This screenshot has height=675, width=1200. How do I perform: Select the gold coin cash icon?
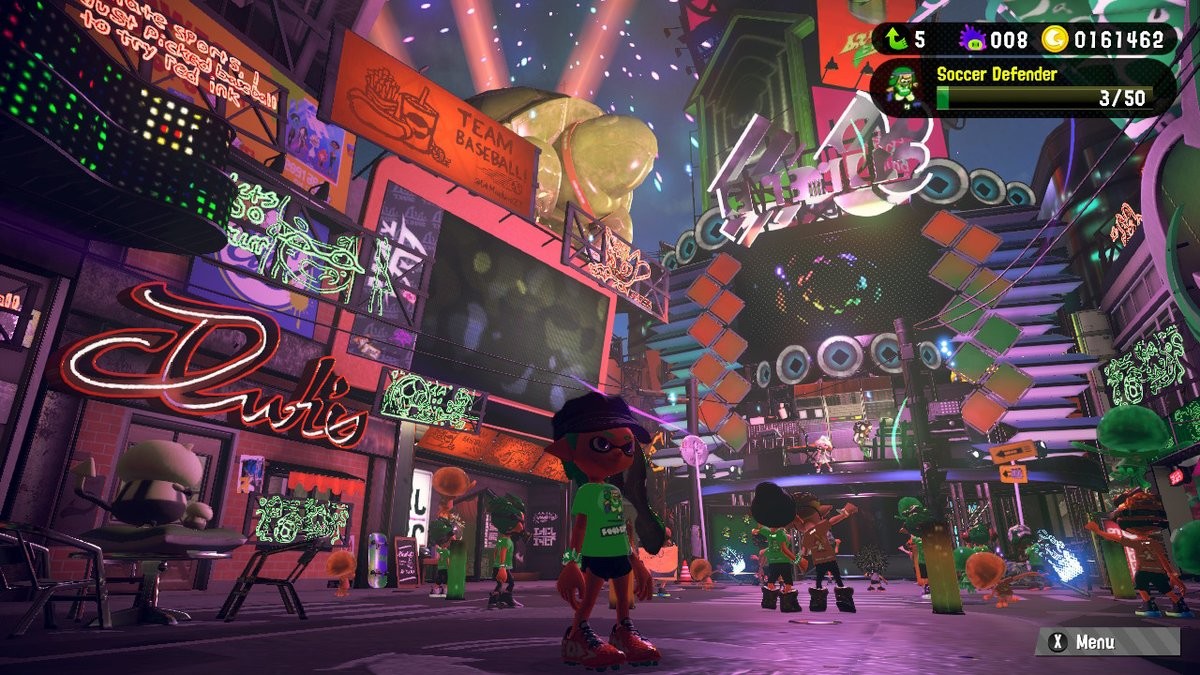click(1054, 40)
